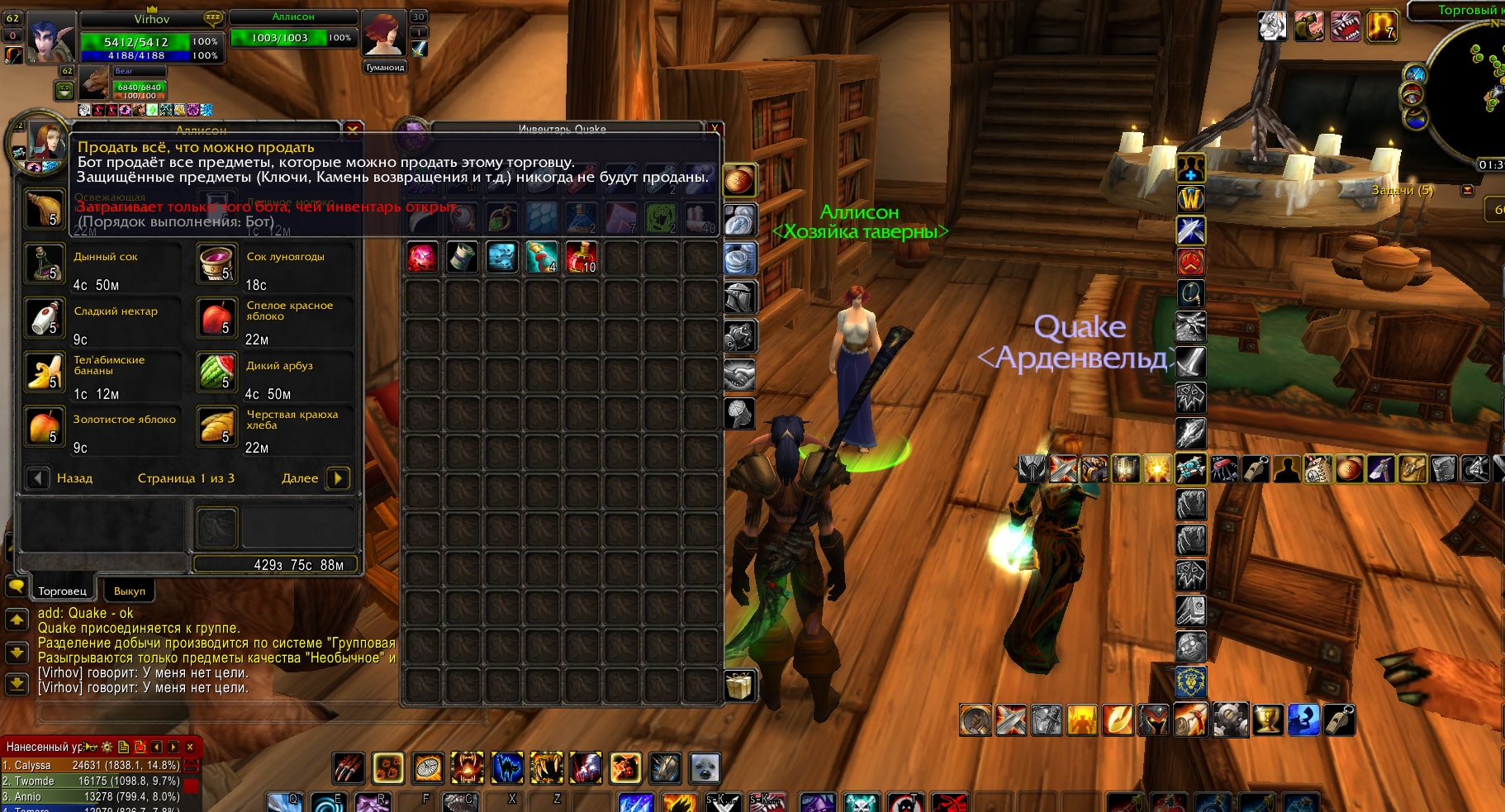
Task: Purchase the Золотистое яблоко
Action: pyautogui.click(x=45, y=426)
